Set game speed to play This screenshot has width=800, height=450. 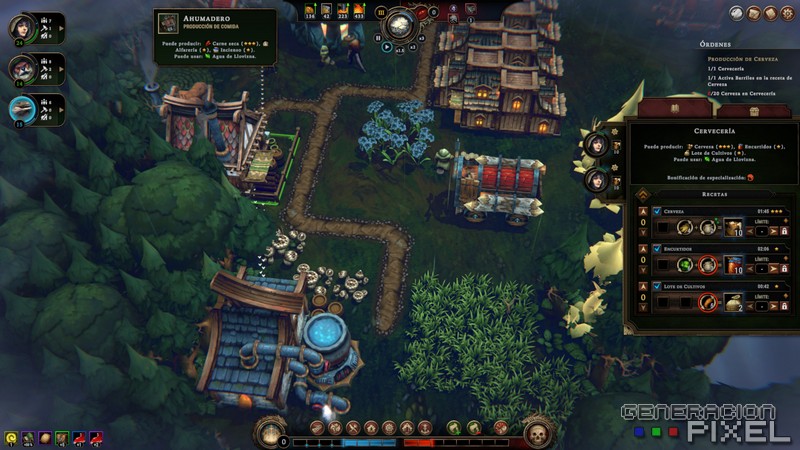click(387, 47)
